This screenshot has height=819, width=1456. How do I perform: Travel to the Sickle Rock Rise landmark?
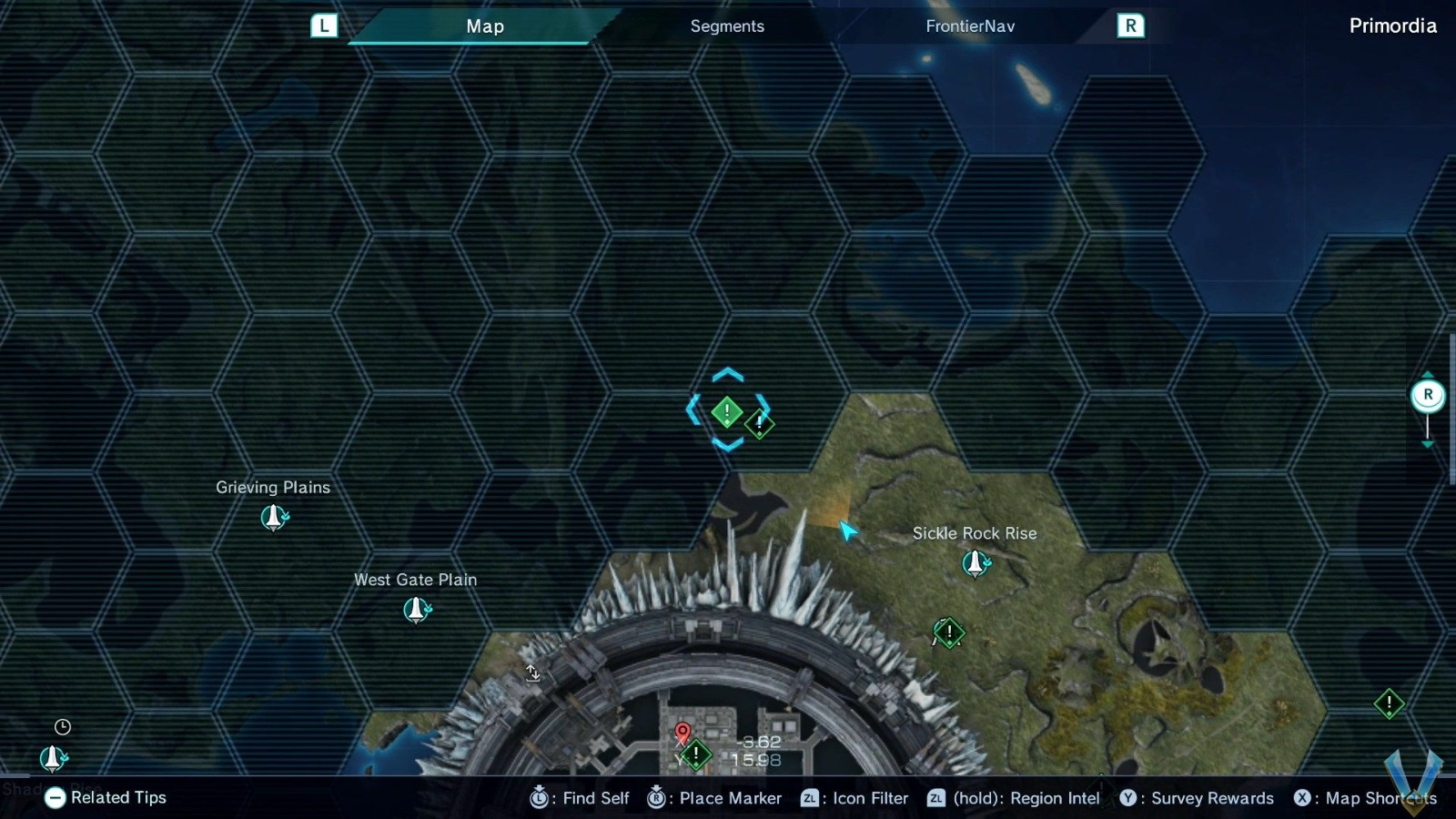(x=975, y=562)
